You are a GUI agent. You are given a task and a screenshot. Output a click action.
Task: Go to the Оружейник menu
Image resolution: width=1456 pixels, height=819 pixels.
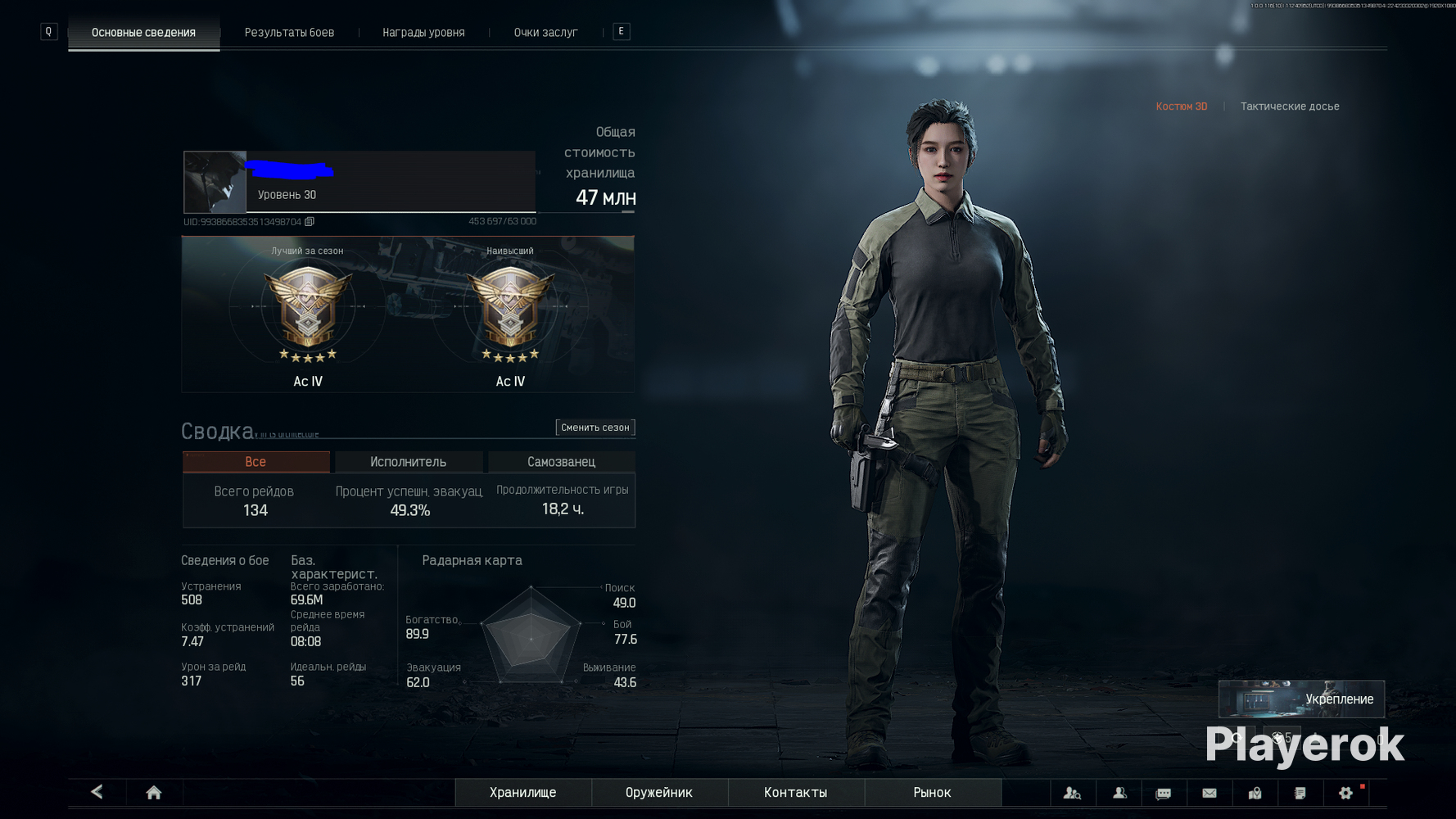[x=658, y=793]
